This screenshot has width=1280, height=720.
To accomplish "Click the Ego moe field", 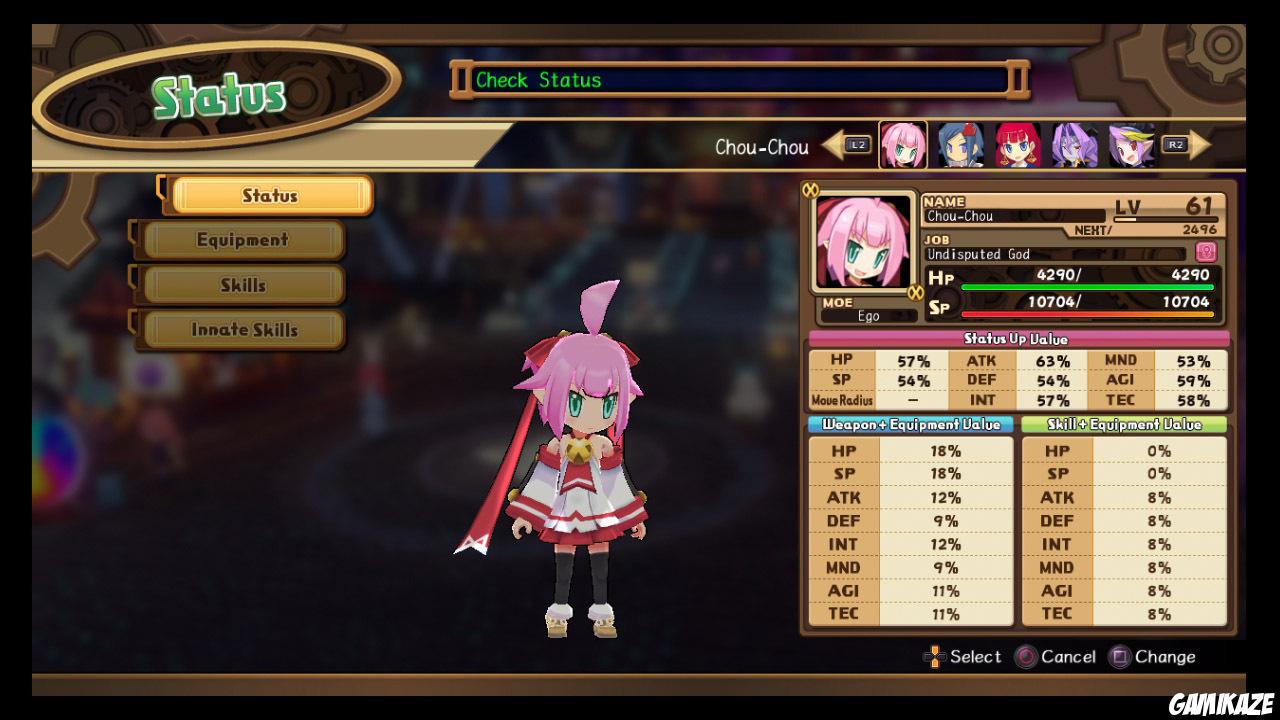I will click(x=871, y=316).
